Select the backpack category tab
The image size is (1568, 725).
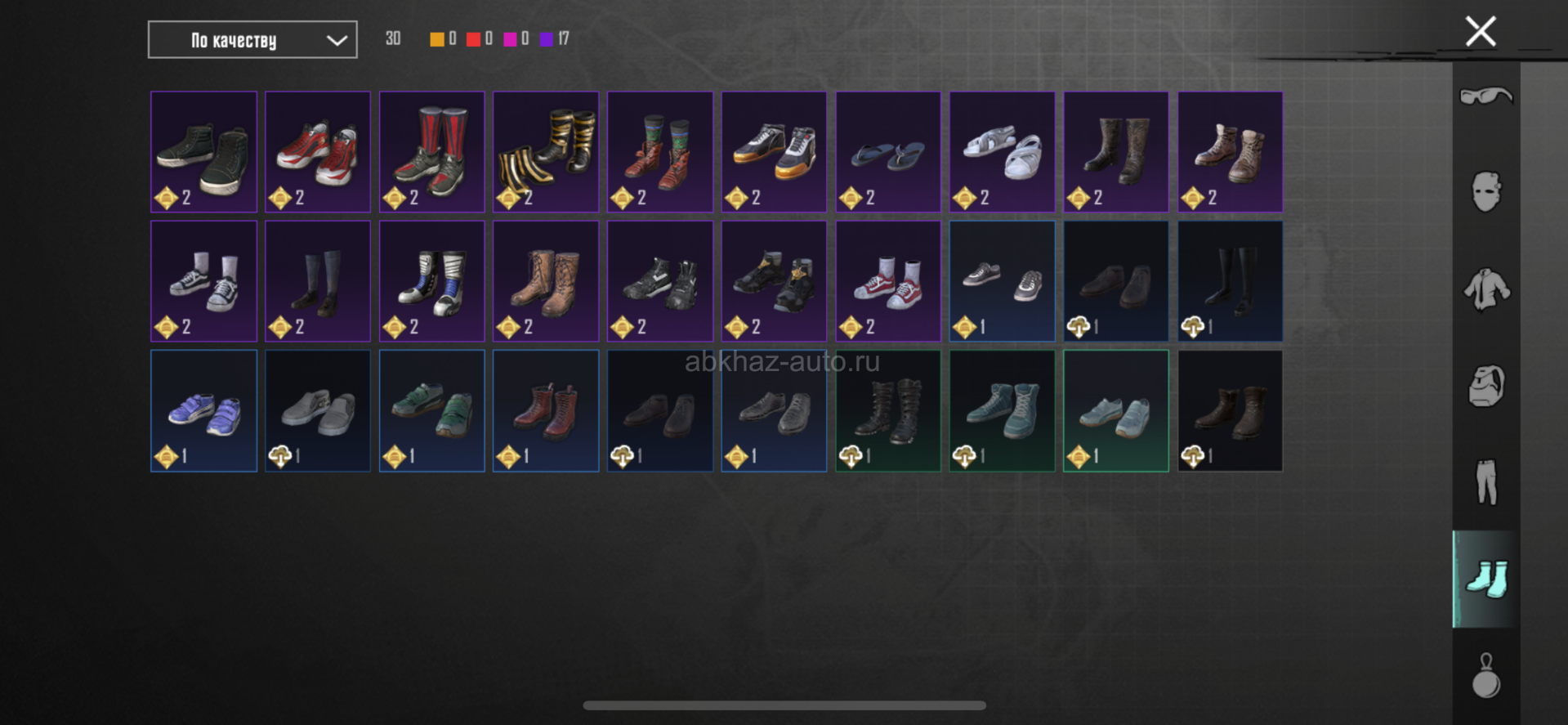[1485, 386]
